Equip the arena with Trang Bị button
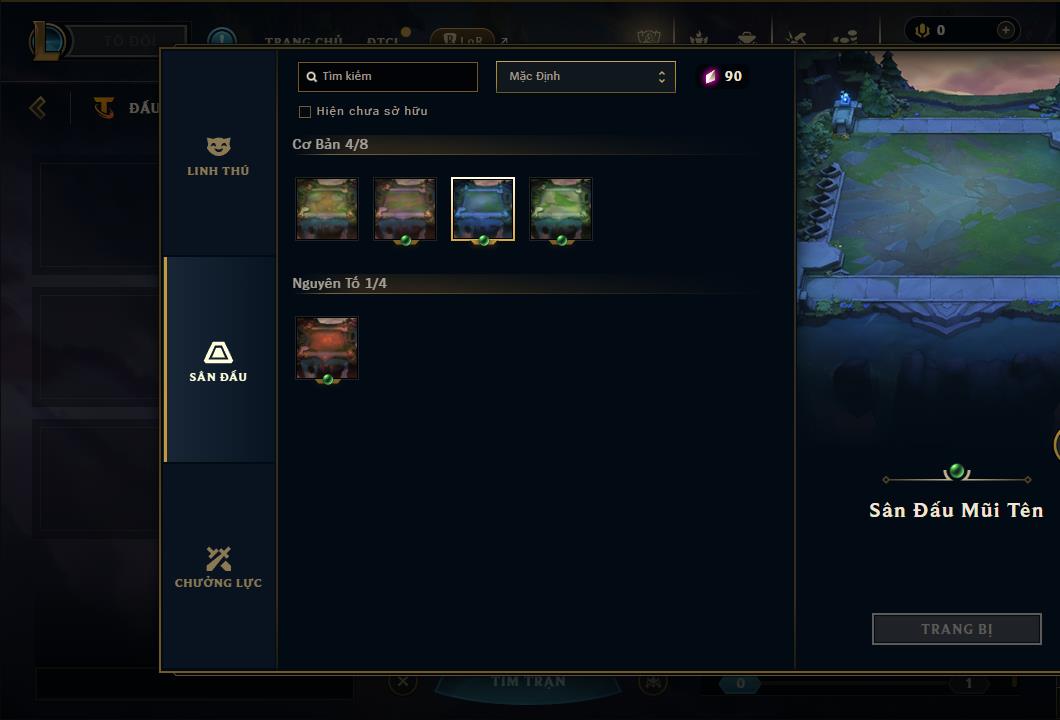 pos(956,629)
